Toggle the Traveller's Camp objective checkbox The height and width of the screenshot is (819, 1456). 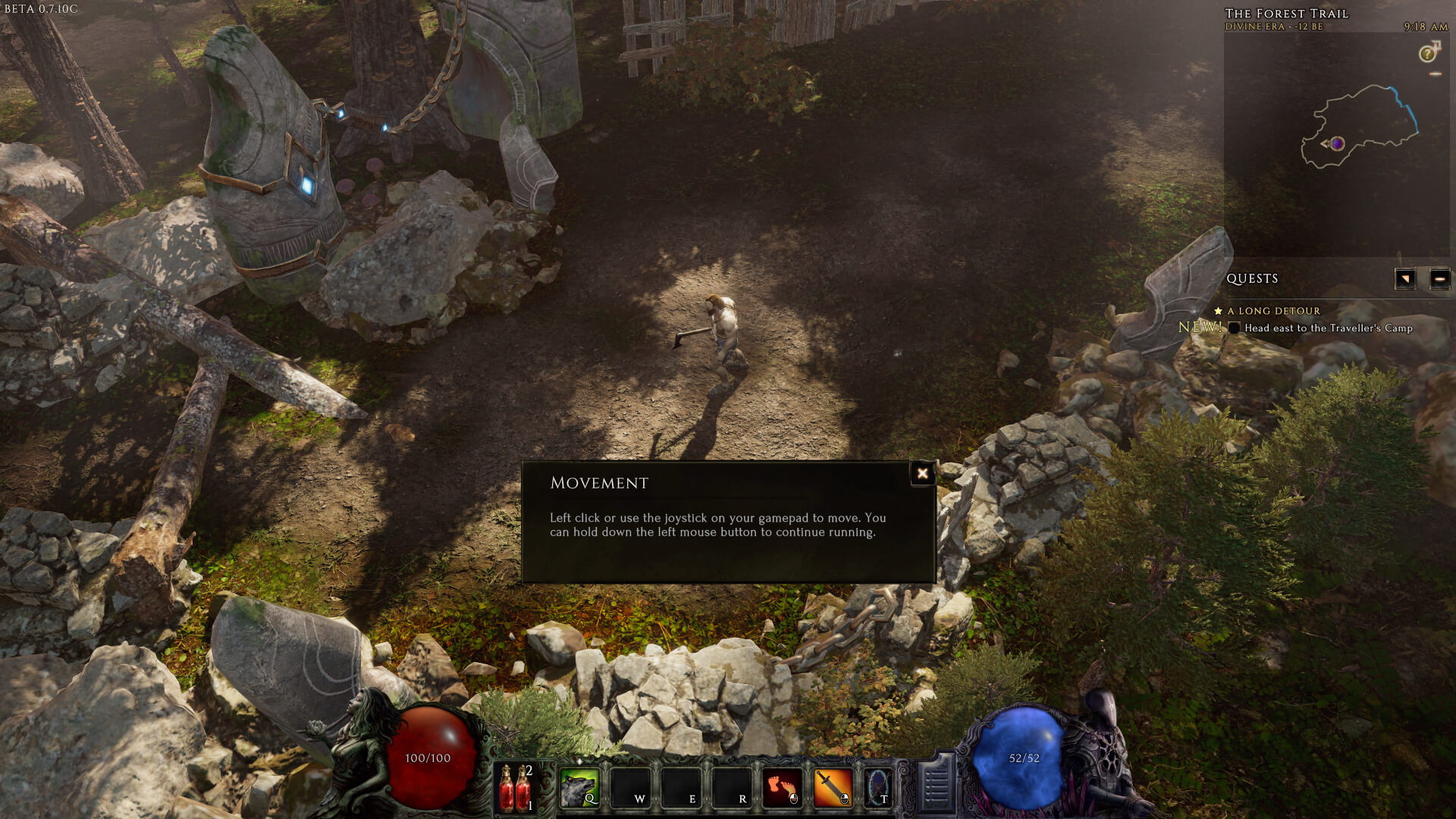coord(1235,328)
